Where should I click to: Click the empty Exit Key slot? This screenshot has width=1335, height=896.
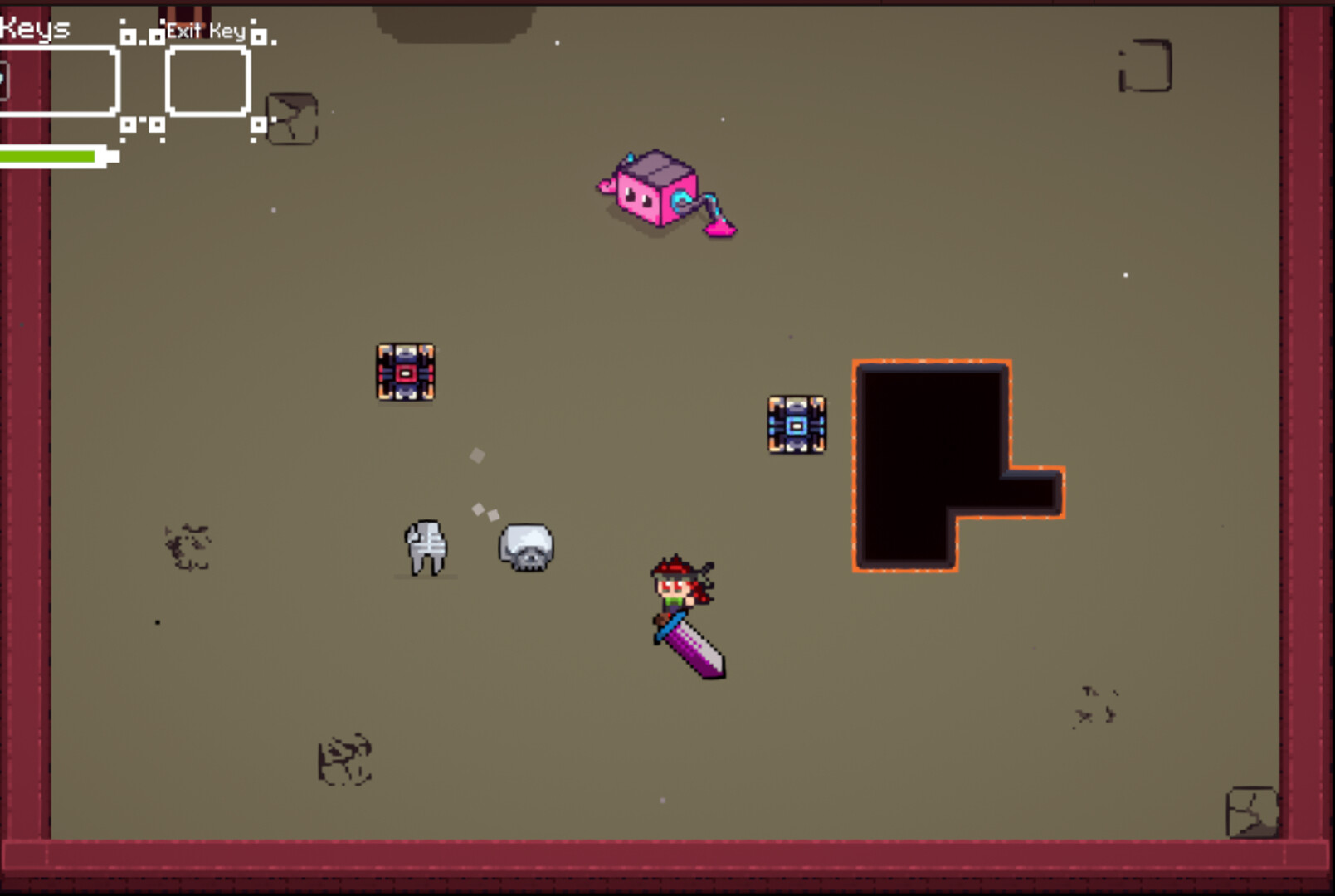207,79
